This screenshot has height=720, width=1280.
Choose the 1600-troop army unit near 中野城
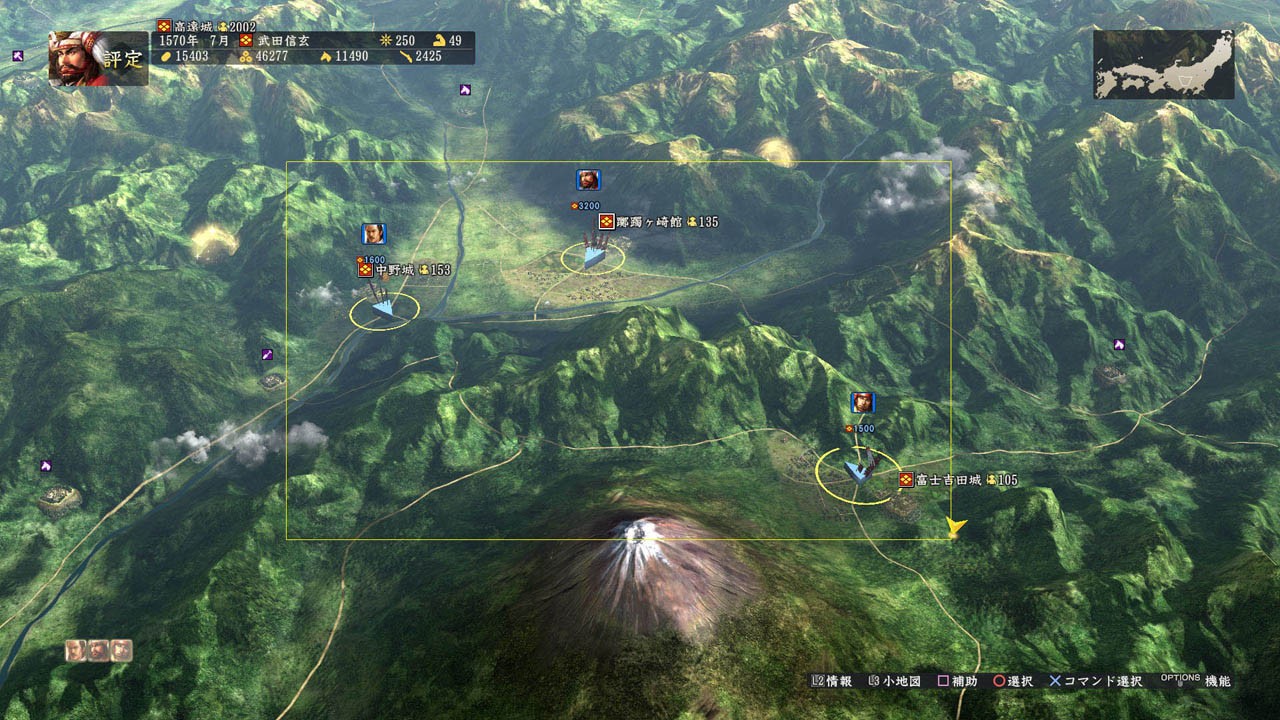pos(383,309)
